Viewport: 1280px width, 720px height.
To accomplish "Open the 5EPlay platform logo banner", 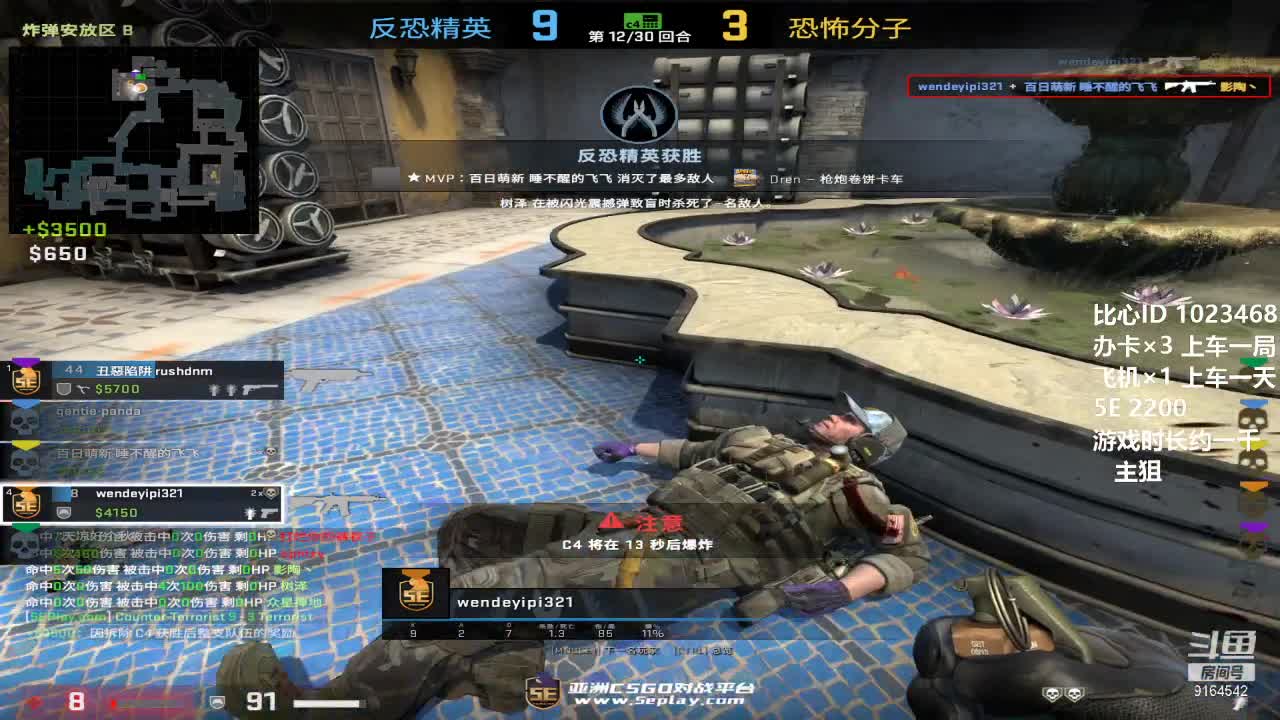I will point(640,692).
